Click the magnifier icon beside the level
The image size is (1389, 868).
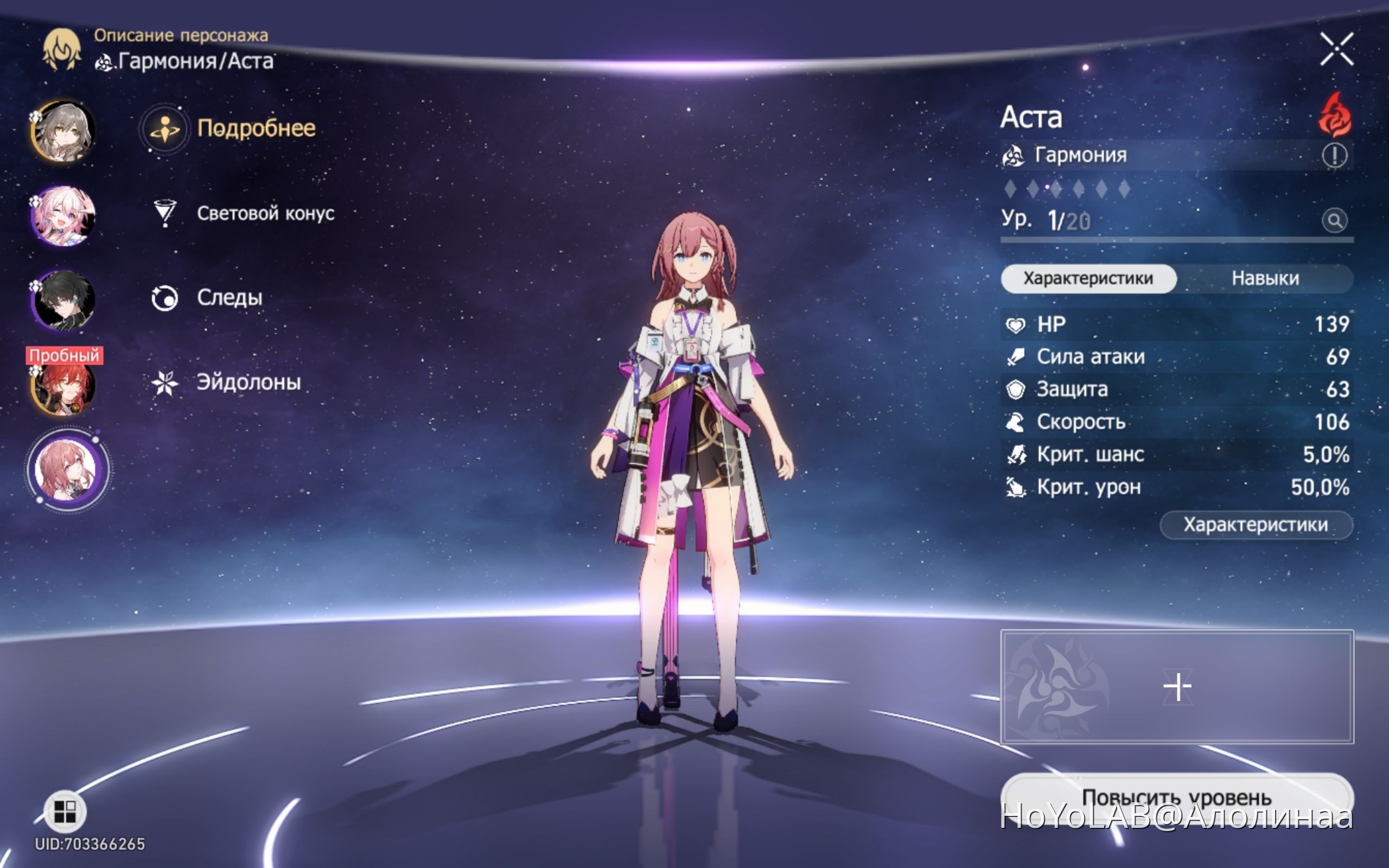pos(1335,220)
